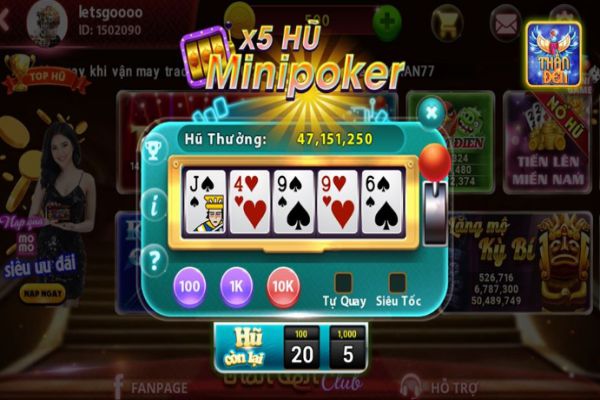Close the Minipoker window
Screen dimensions: 600x400
[432, 111]
